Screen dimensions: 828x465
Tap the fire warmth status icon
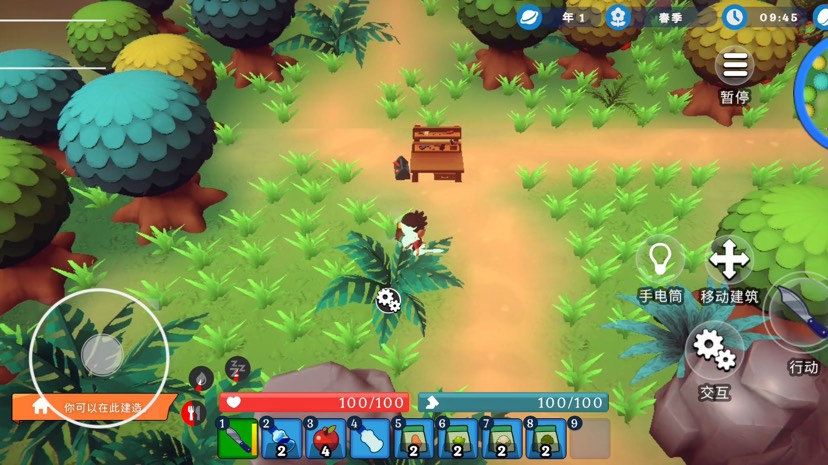201,378
